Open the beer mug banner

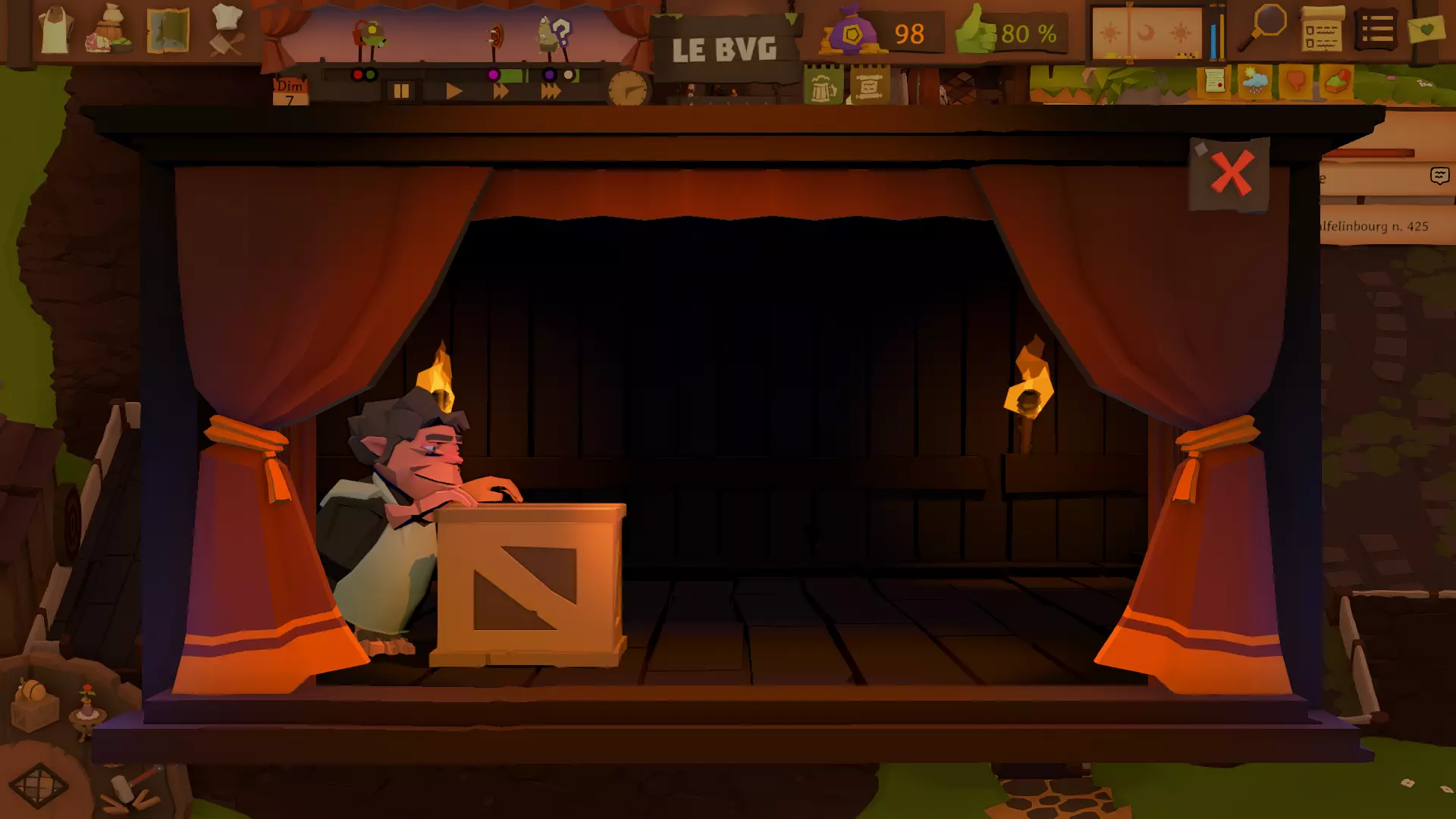823,87
